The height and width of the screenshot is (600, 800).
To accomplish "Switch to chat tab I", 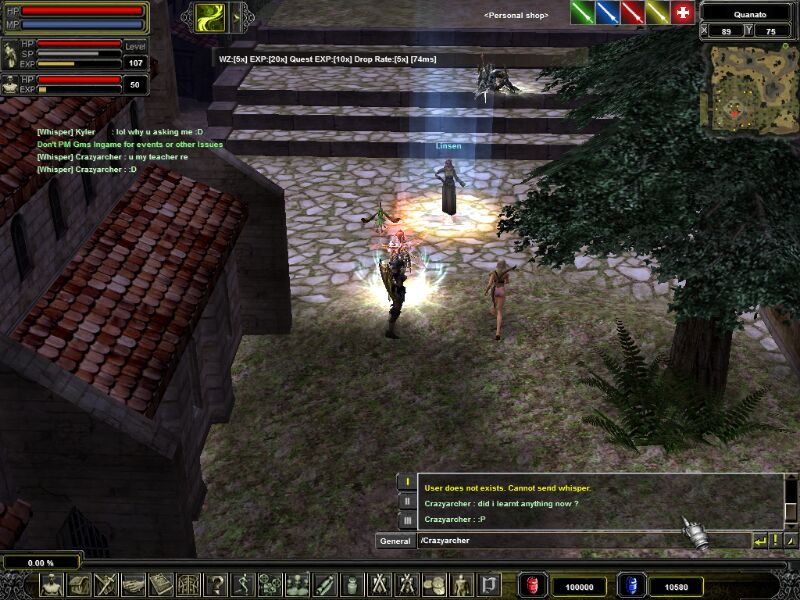I will click(x=407, y=482).
